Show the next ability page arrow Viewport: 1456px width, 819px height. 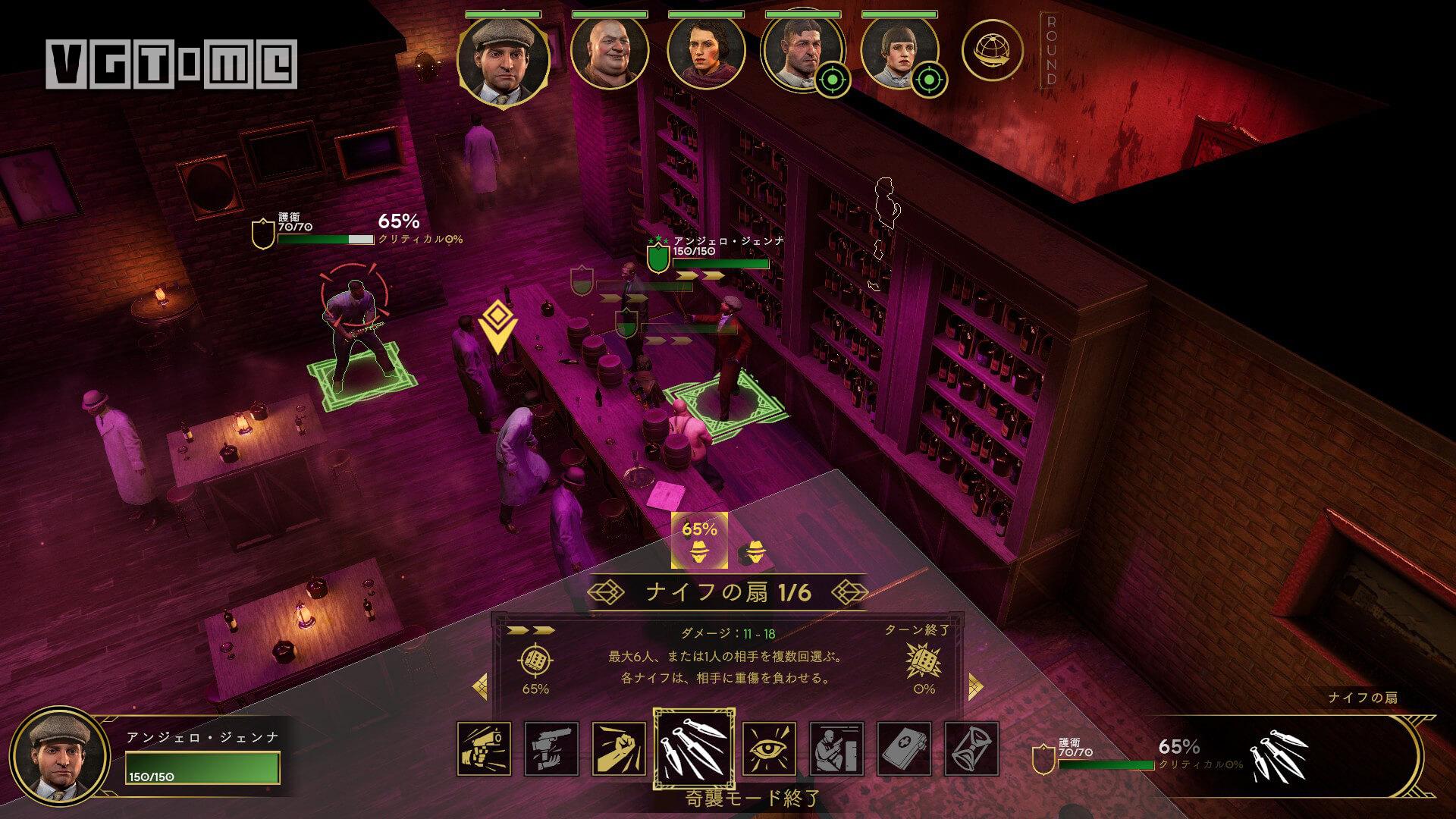tap(975, 687)
